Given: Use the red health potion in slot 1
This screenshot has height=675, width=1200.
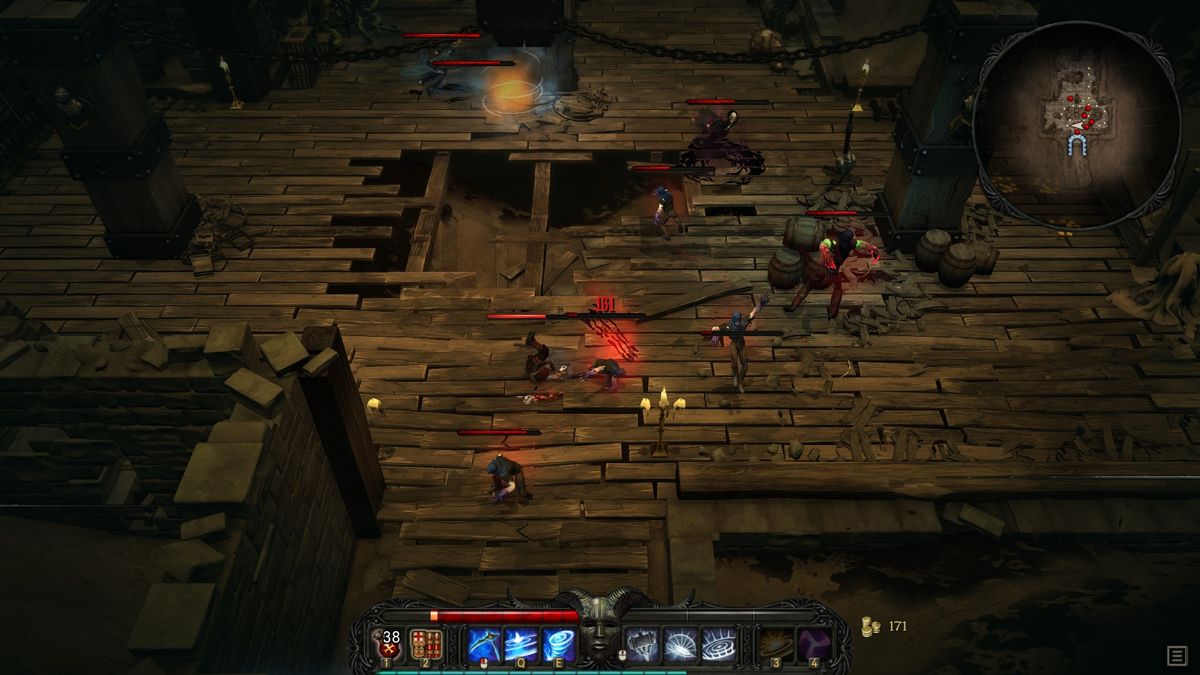Looking at the screenshot, I should pyautogui.click(x=387, y=644).
